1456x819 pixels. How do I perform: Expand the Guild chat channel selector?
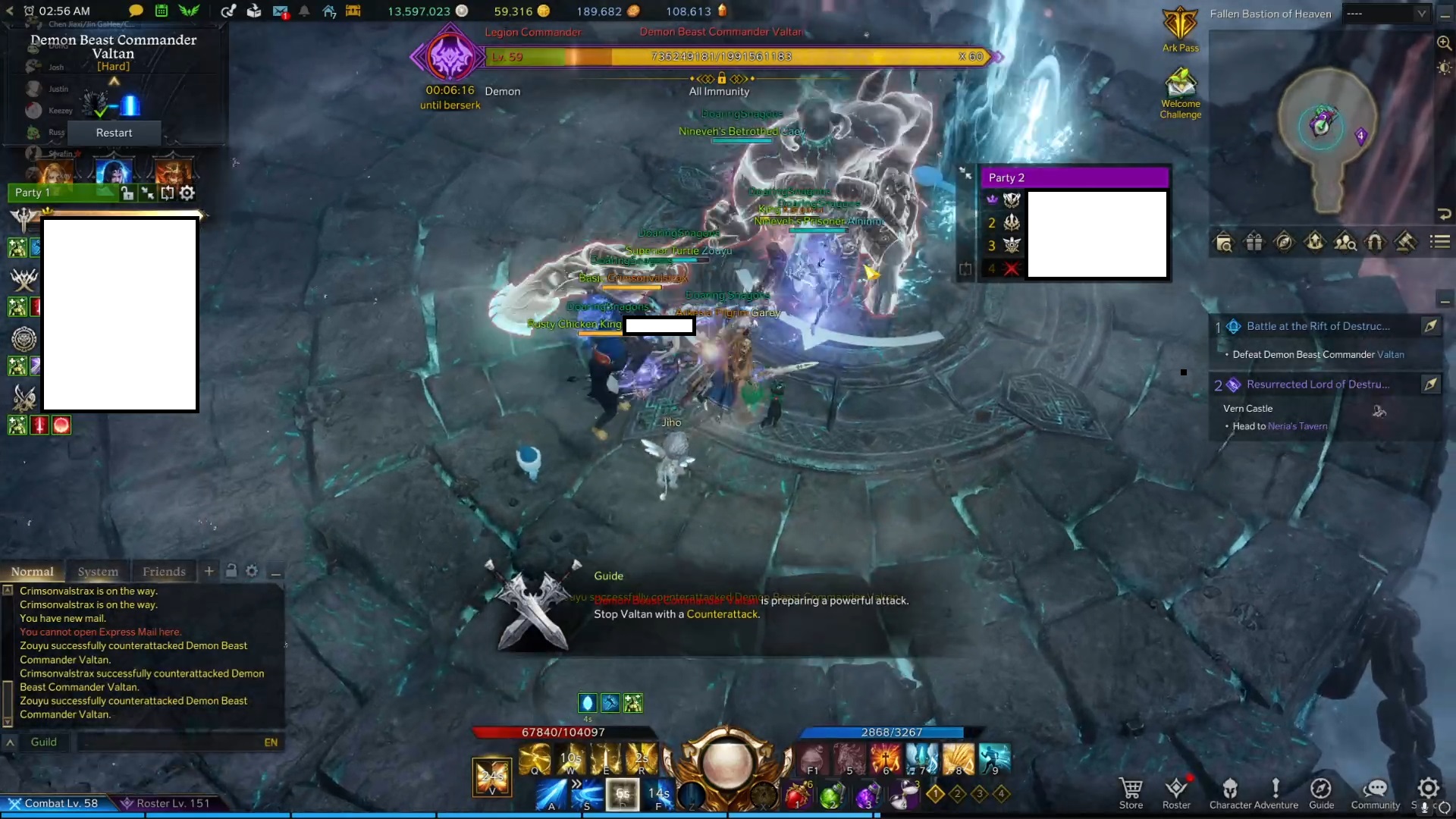[9, 742]
